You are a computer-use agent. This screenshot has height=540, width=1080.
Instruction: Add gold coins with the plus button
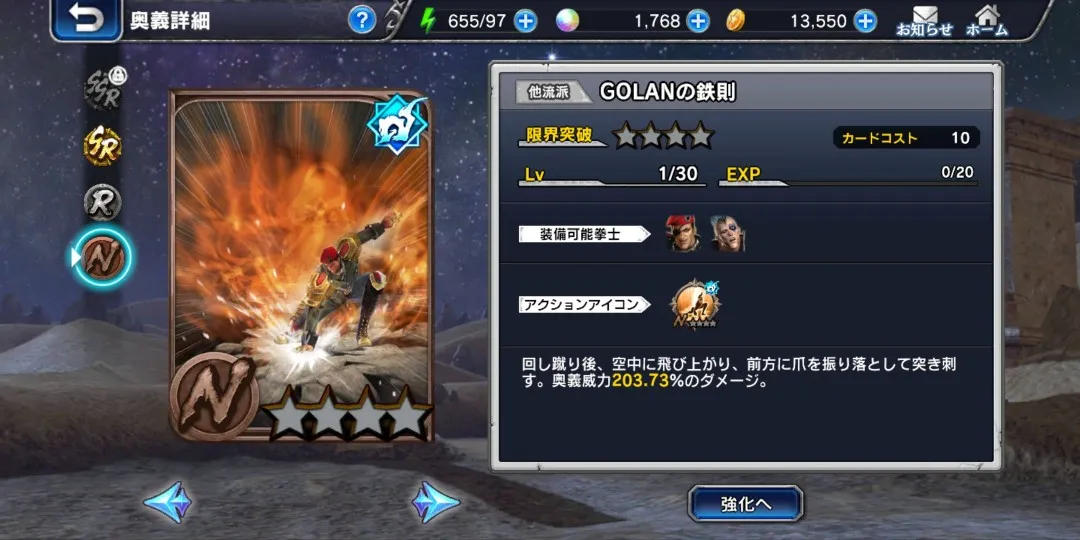865,21
